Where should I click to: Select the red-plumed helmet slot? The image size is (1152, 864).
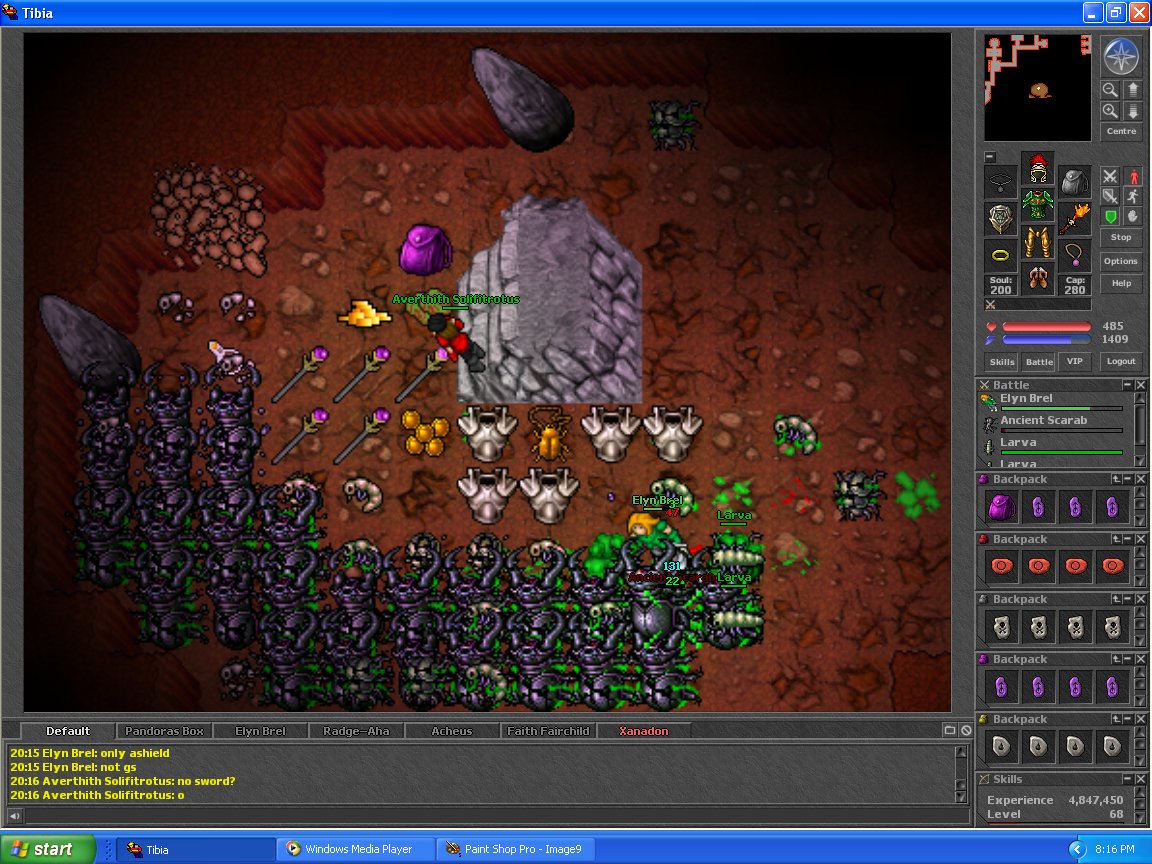point(1038,168)
